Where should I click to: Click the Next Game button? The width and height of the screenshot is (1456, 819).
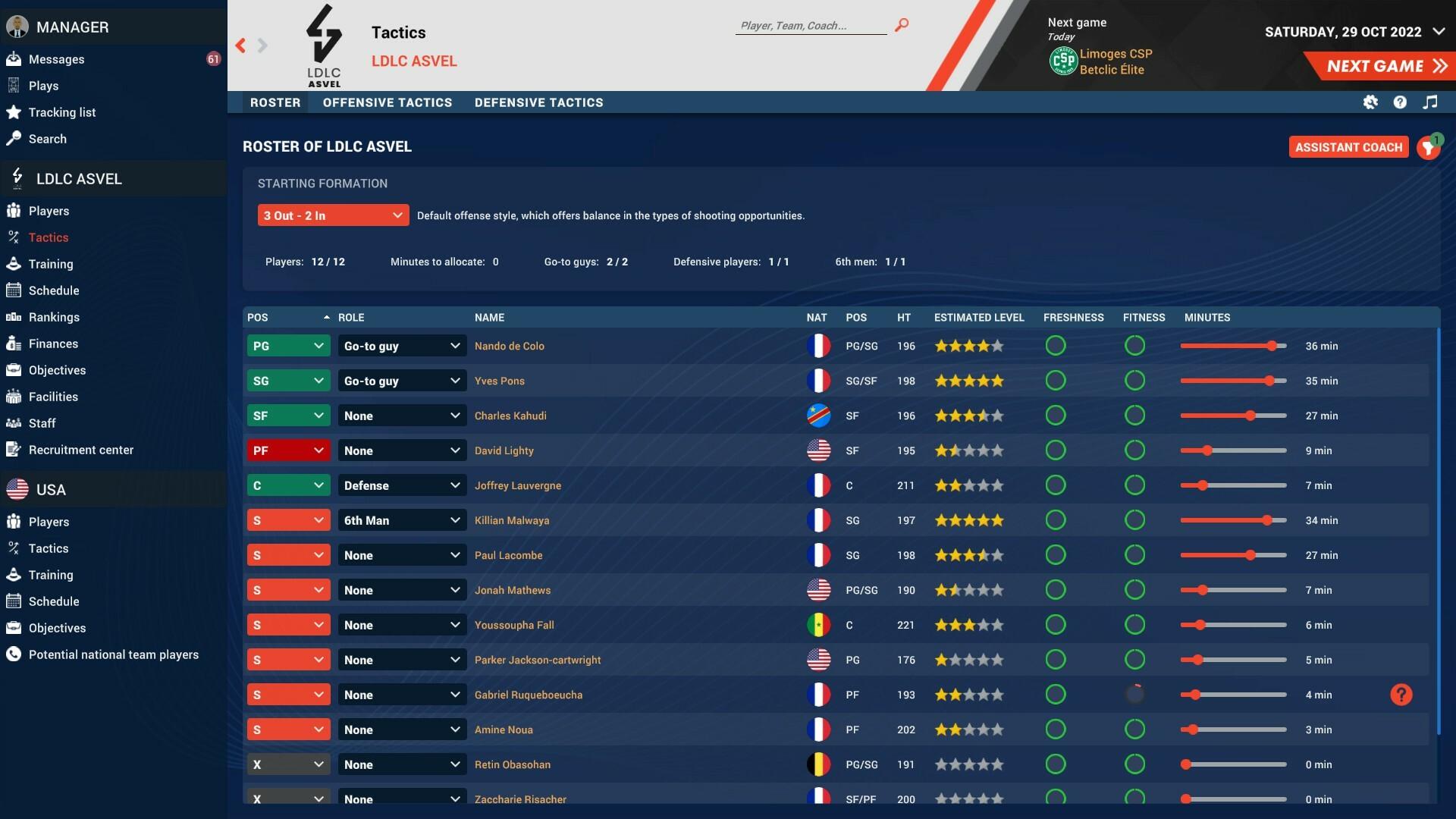[x=1381, y=66]
